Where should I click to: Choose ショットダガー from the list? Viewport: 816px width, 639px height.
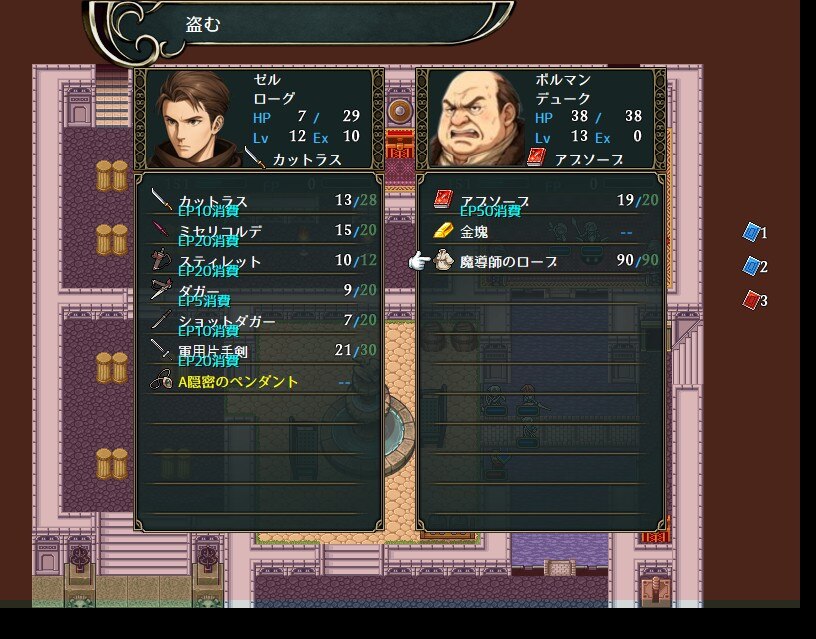pyautogui.click(x=258, y=321)
